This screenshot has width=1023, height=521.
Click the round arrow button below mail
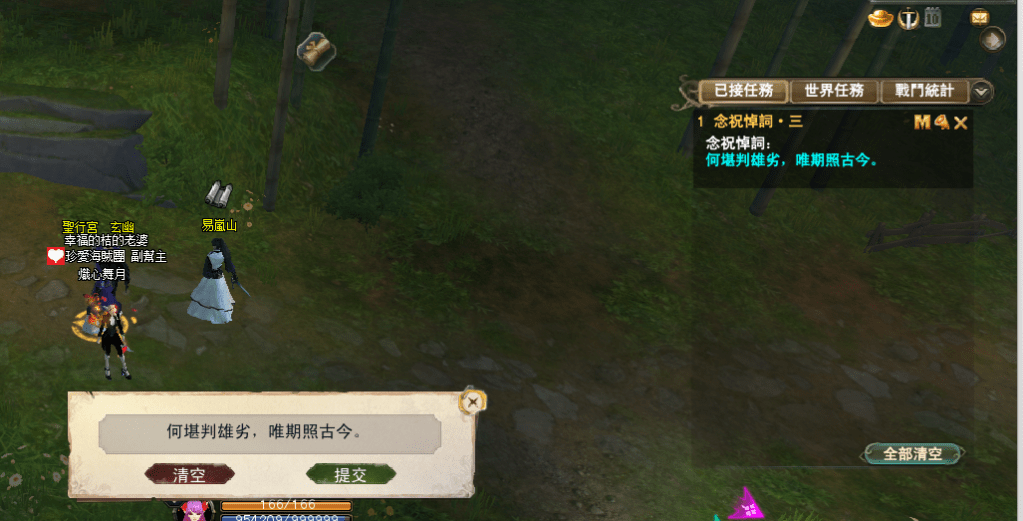coord(992,40)
